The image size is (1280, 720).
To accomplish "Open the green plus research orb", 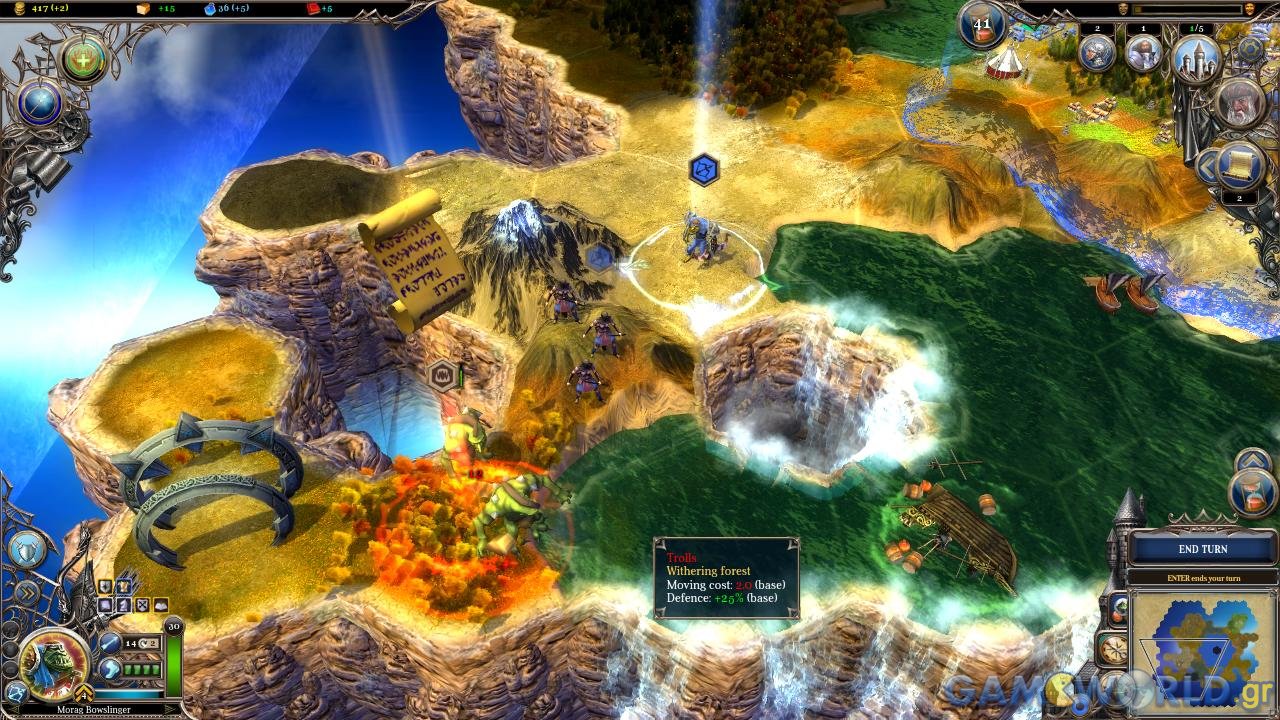I will [x=83, y=60].
